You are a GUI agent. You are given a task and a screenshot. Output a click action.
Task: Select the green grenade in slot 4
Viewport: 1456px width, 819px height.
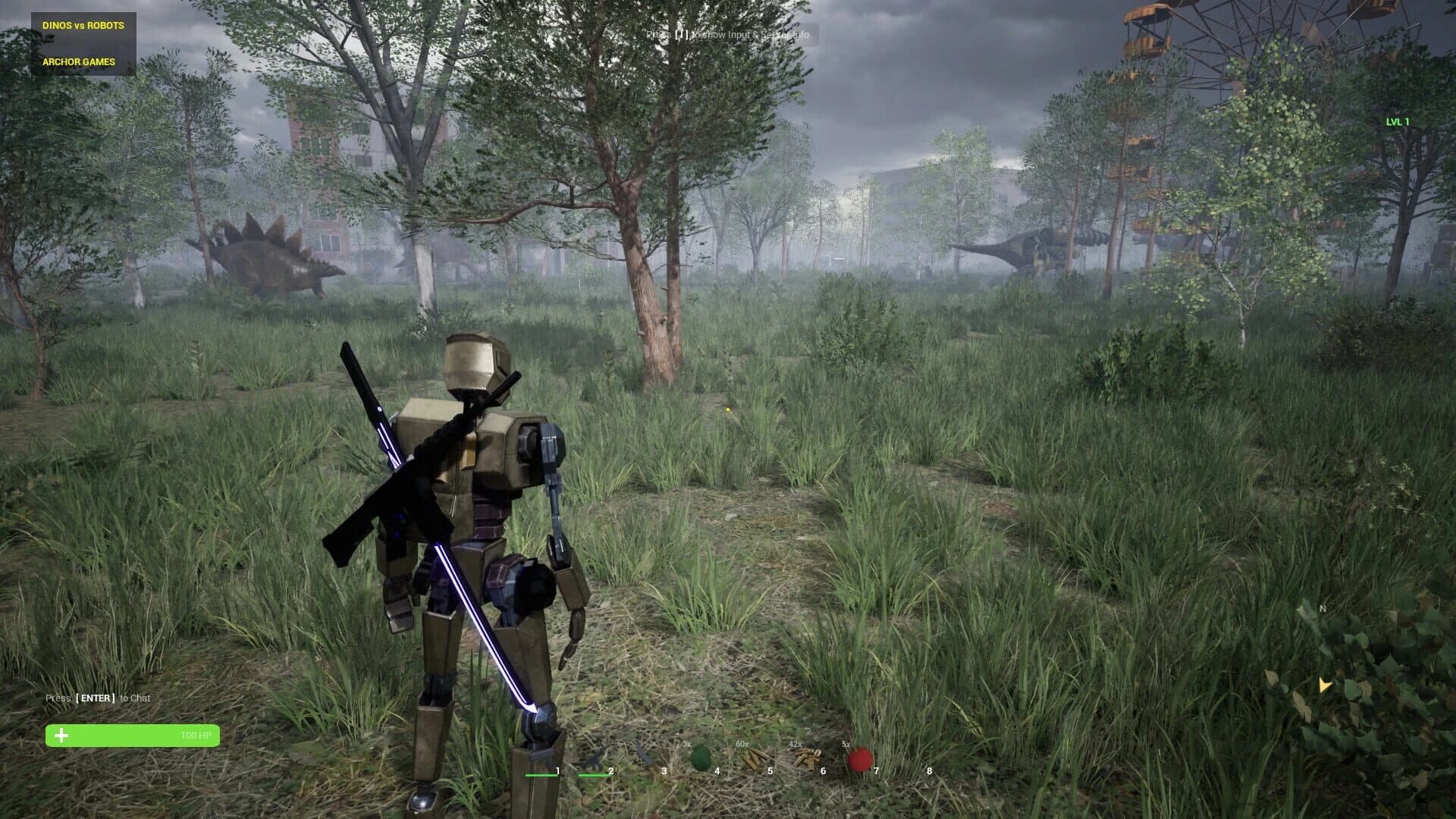click(701, 757)
